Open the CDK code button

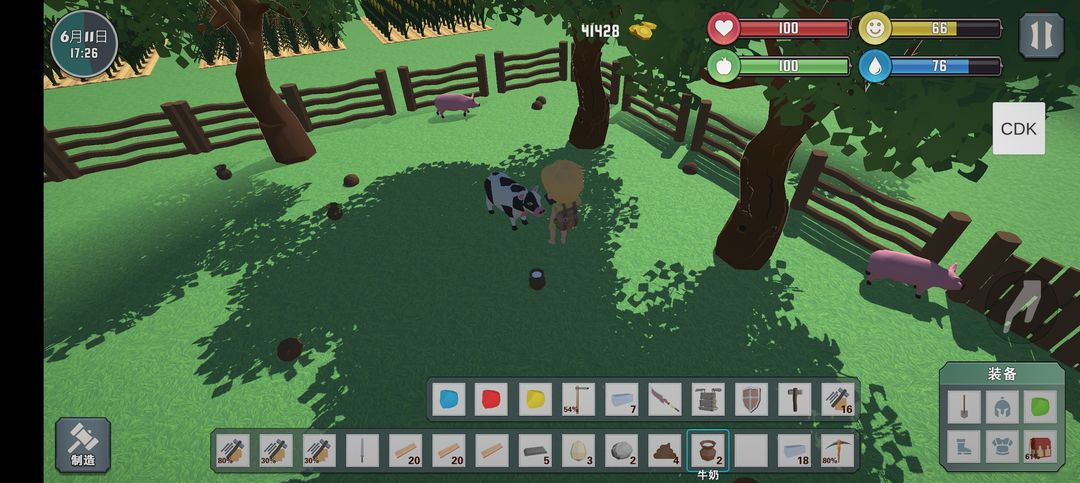[1018, 129]
